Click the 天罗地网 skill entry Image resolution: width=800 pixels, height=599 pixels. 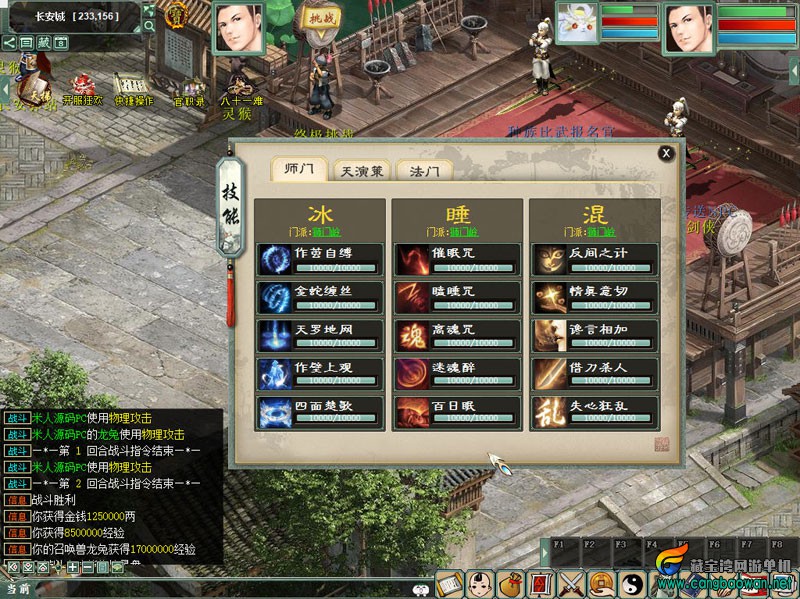(319, 334)
